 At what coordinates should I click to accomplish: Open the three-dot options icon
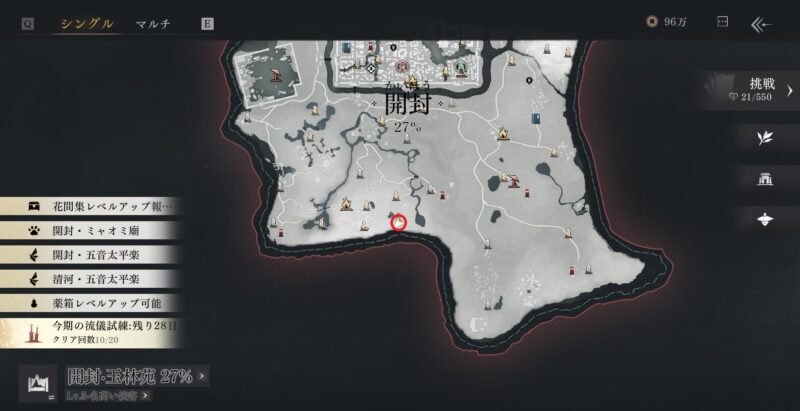pos(723,22)
